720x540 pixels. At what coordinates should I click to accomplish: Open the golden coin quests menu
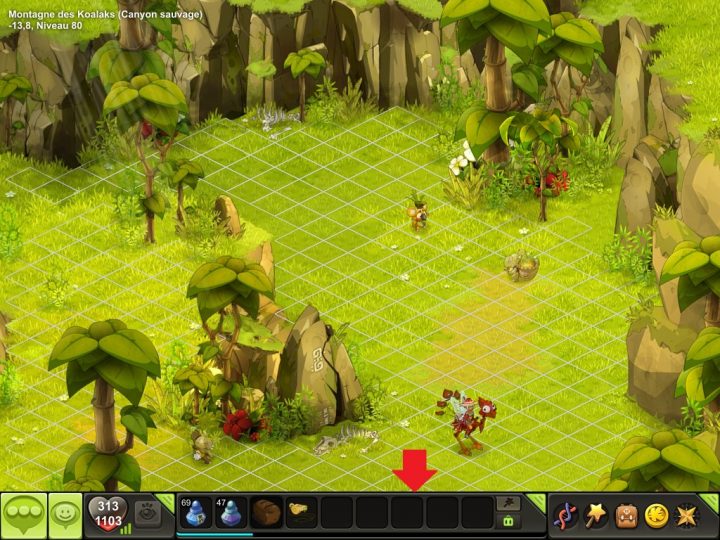pos(656,515)
